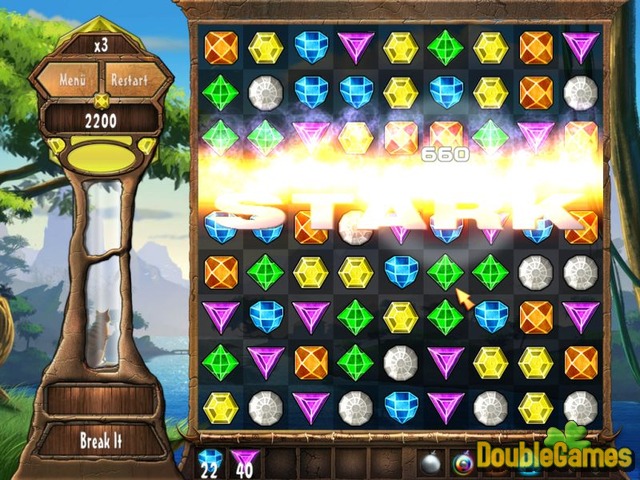Use the bomb power-up icon

coord(432,462)
